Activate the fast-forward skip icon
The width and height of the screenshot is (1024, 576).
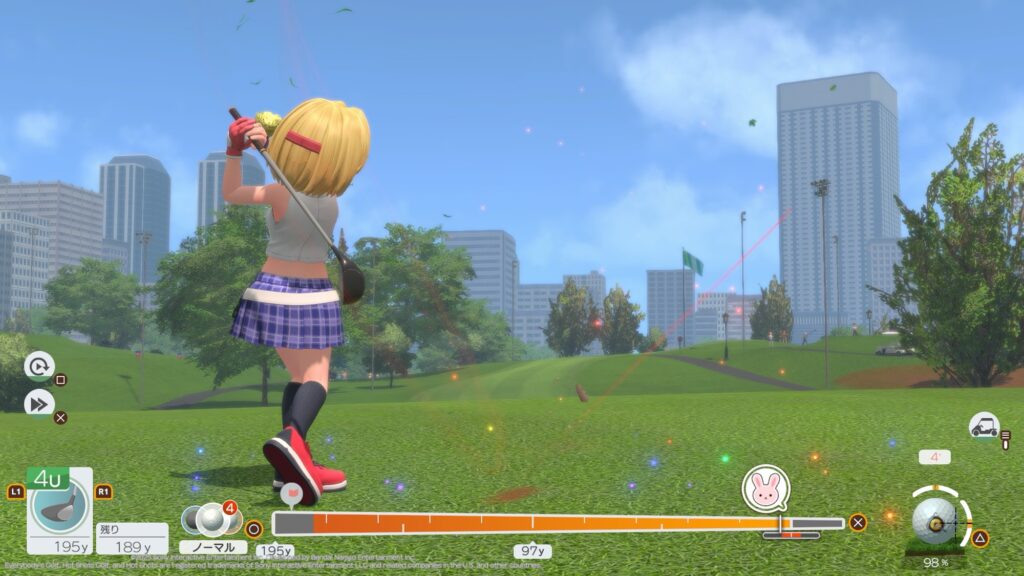pos(38,403)
